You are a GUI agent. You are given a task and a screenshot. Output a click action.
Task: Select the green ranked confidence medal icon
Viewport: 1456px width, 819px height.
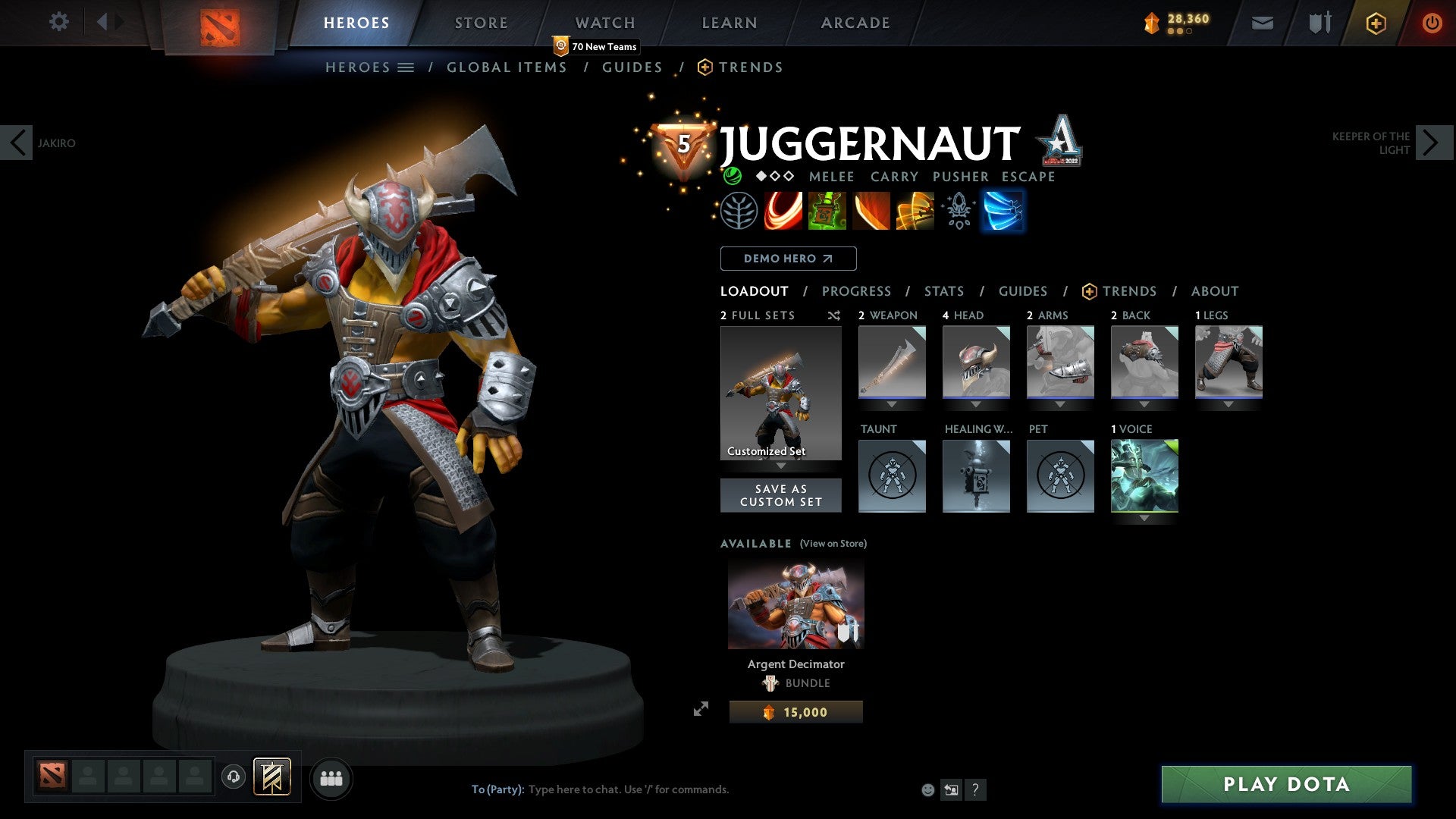731,176
